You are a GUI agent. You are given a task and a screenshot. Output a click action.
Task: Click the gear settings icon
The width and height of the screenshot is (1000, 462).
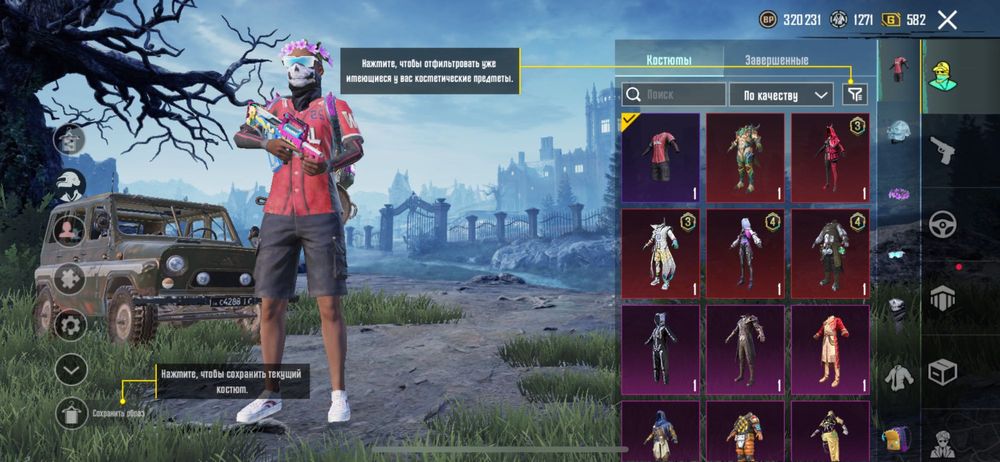point(70,324)
